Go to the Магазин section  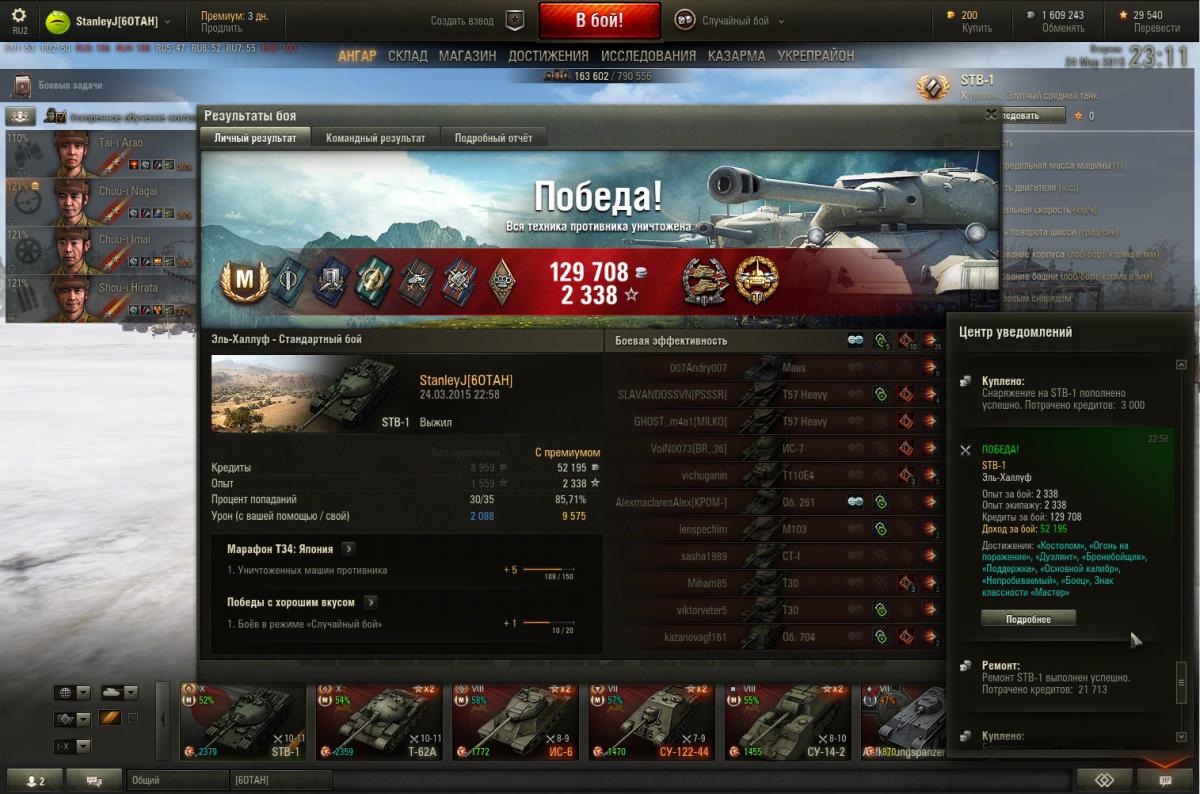pos(467,56)
